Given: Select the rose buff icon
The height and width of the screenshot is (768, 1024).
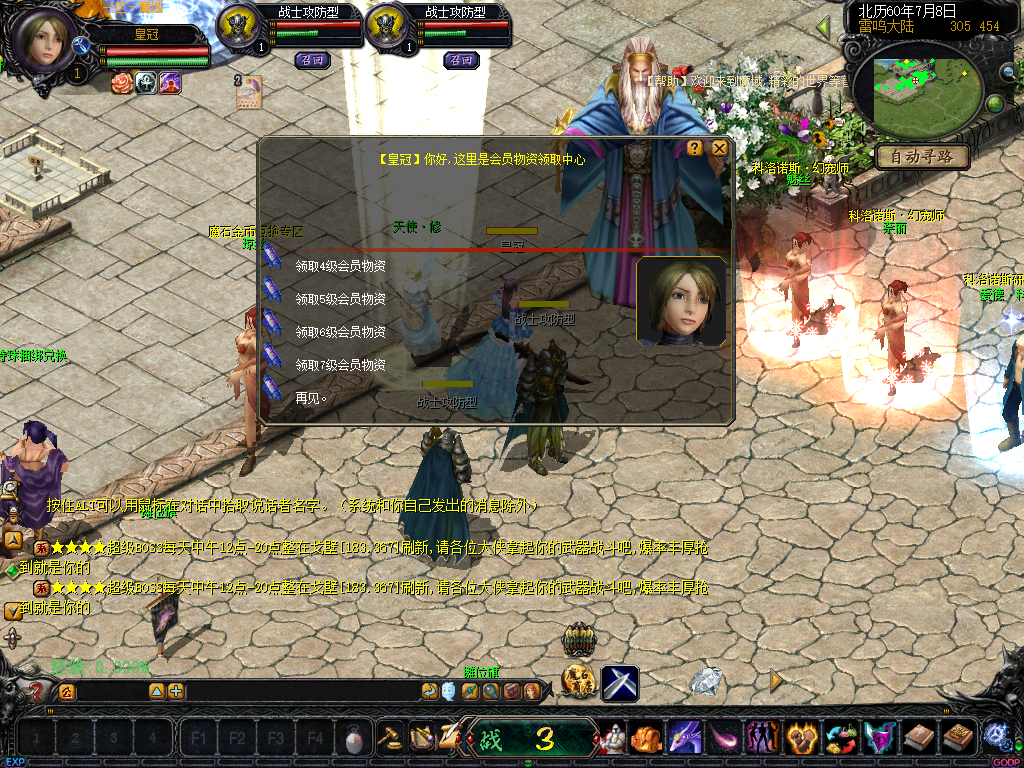Looking at the screenshot, I should point(122,82).
